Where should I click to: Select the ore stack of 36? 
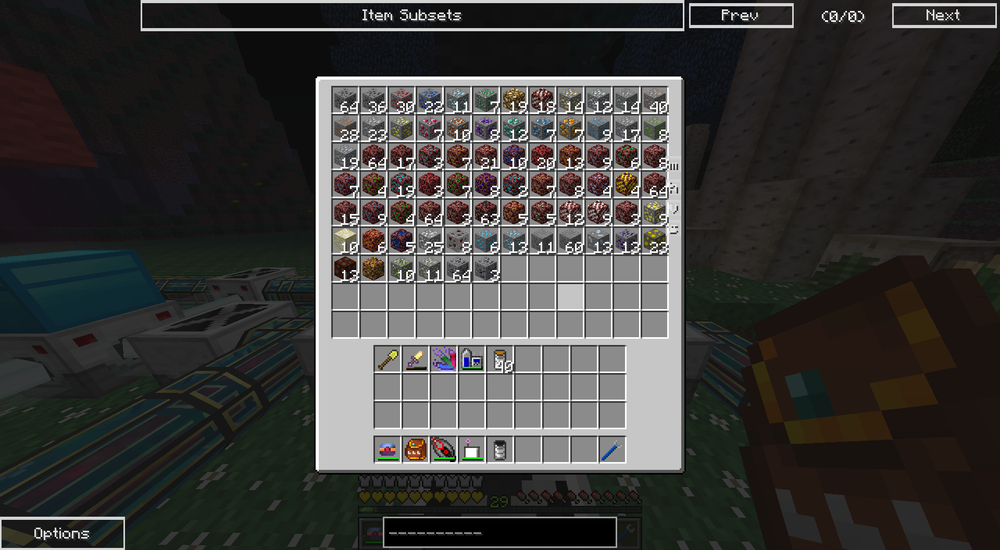click(374, 101)
